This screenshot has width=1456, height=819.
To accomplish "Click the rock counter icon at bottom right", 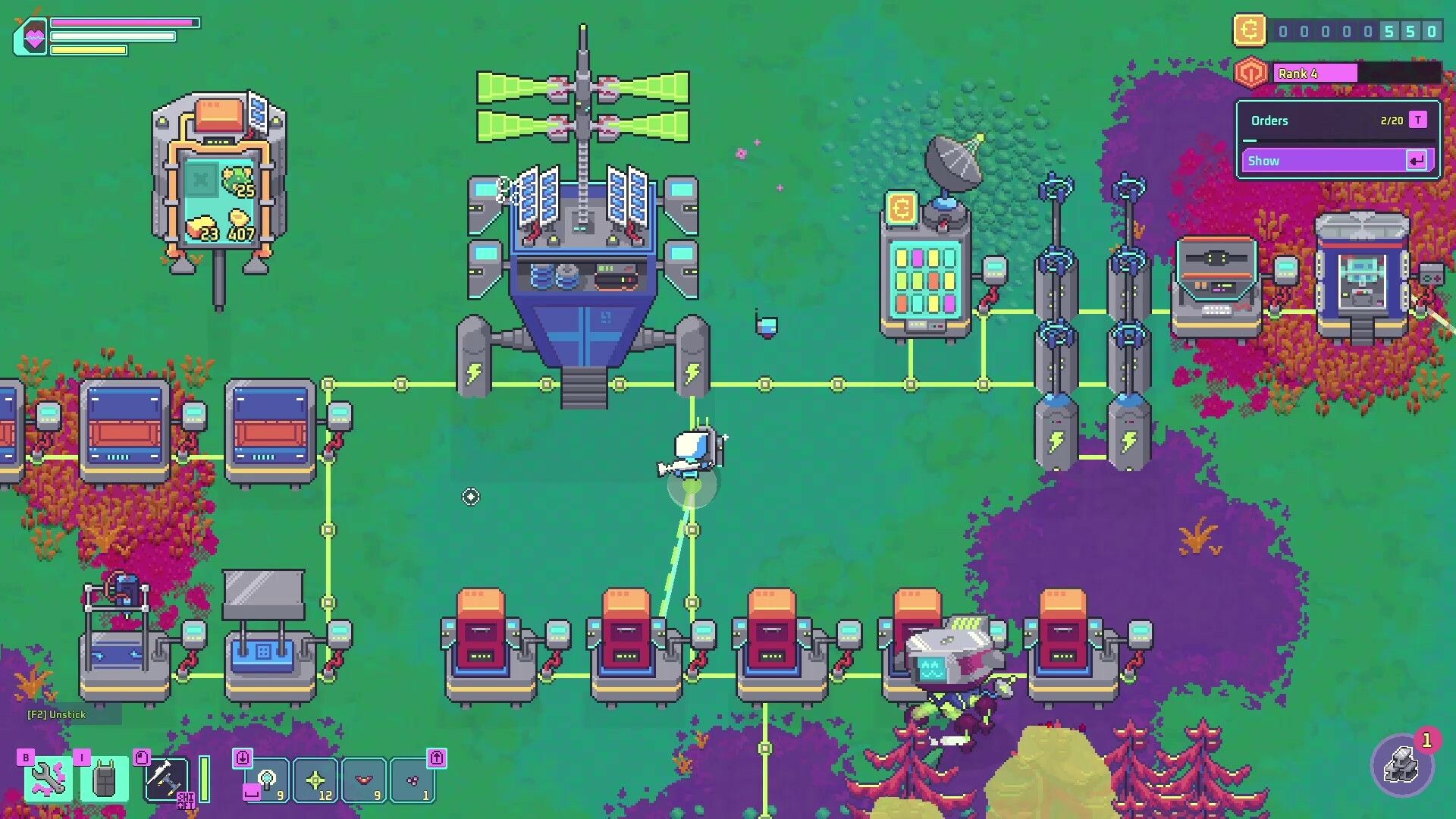I will click(x=1403, y=766).
